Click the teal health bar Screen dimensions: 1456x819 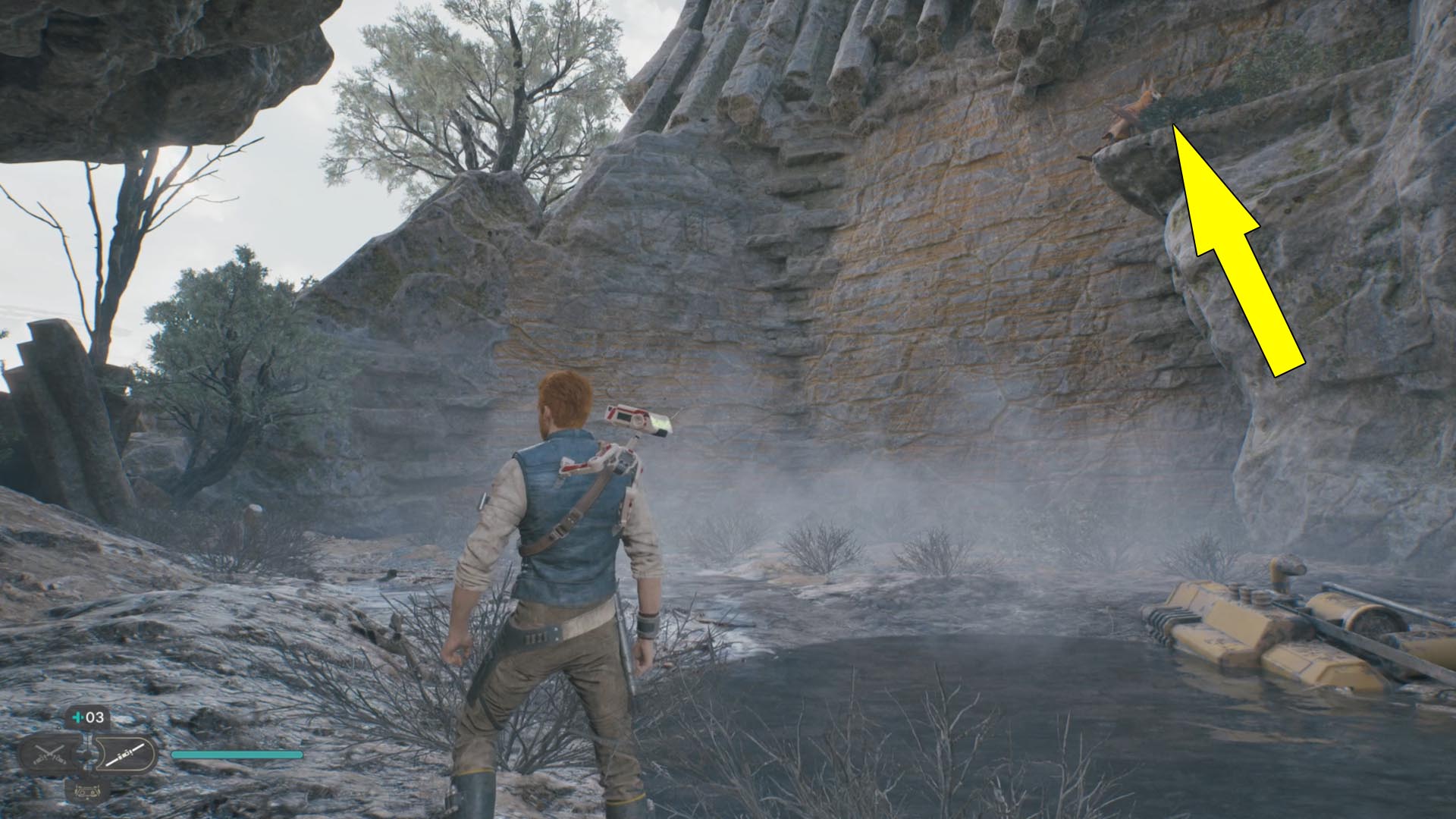(x=235, y=754)
